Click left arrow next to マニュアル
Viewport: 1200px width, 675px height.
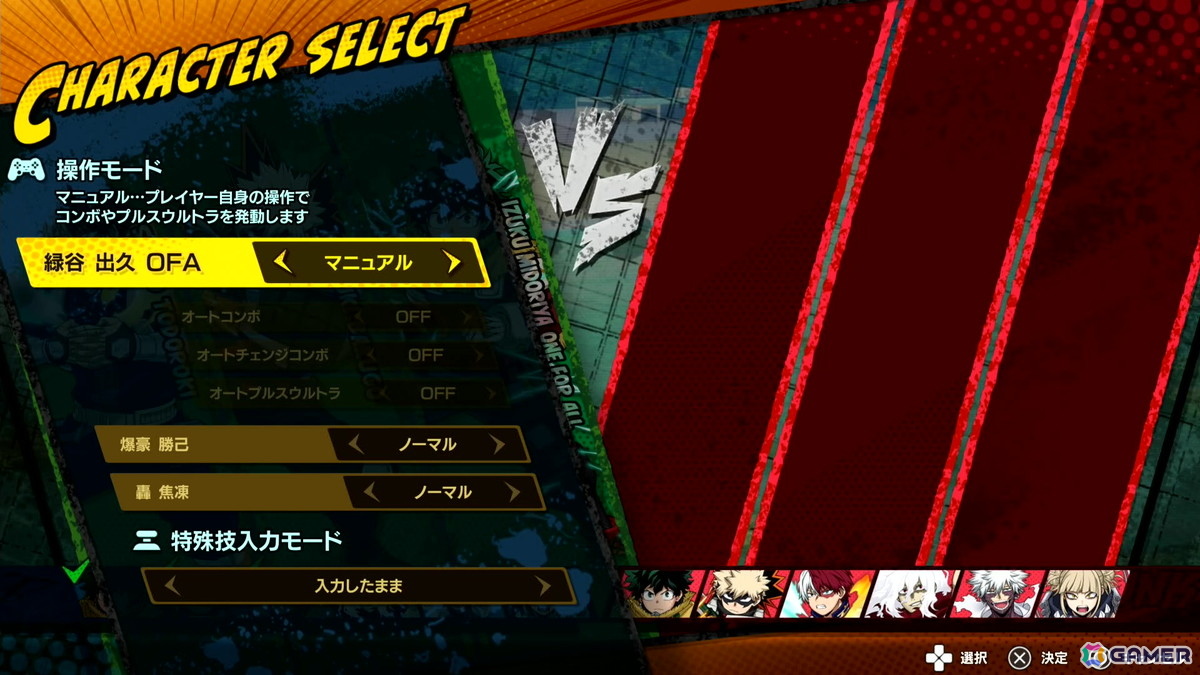(283, 263)
